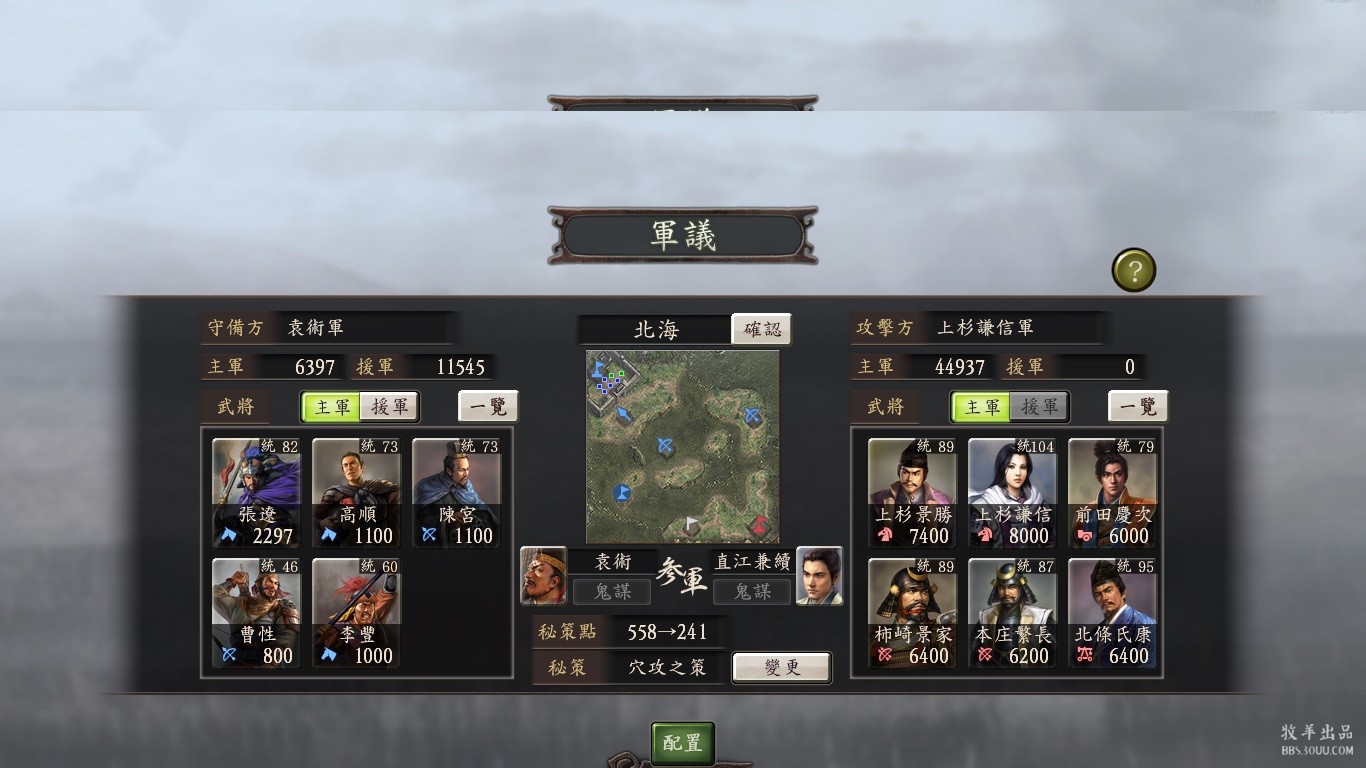Click the 確認 button beside 北海
Viewport: 1366px width, 768px height.
[761, 329]
